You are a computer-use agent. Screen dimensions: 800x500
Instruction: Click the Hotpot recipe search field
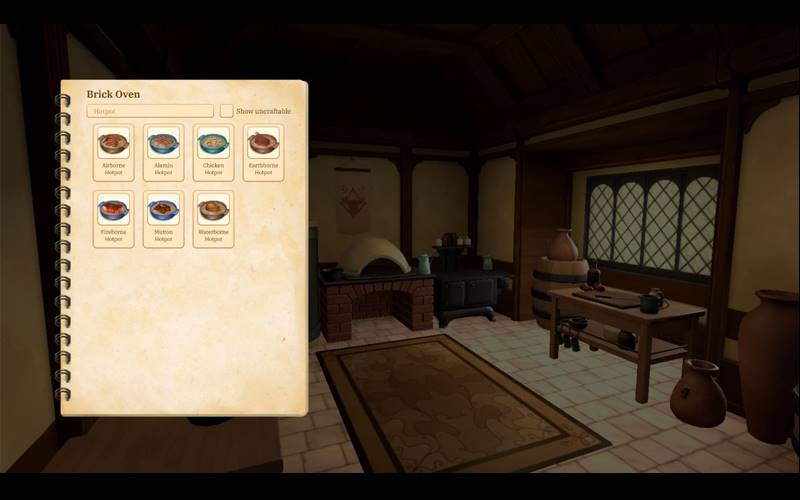click(x=150, y=111)
